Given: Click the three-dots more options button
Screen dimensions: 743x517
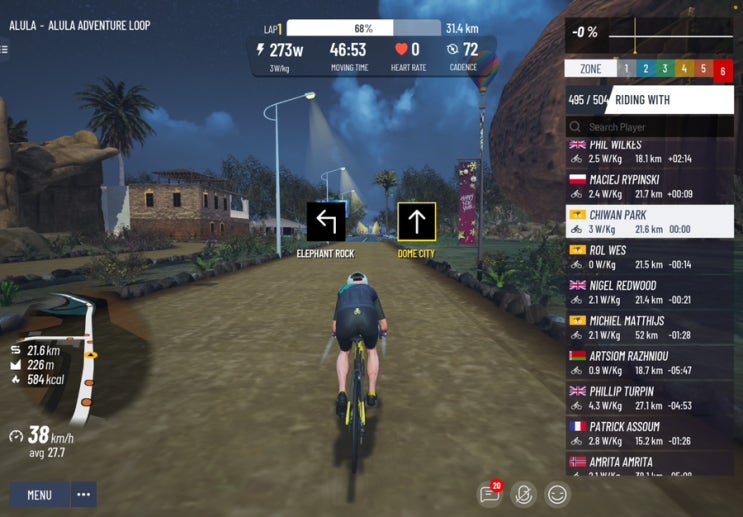Looking at the screenshot, I should click(84, 494).
